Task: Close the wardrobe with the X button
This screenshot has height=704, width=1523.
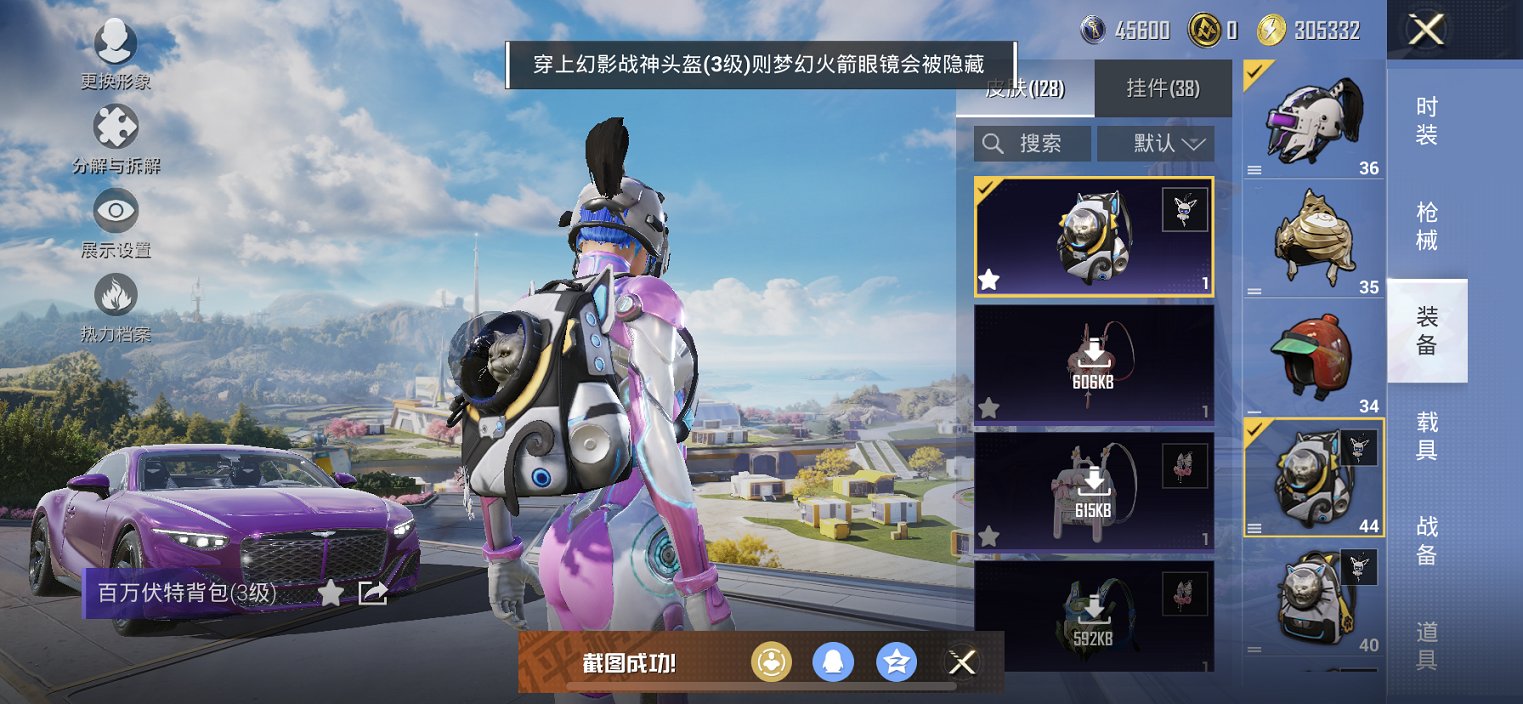Action: tap(1426, 30)
